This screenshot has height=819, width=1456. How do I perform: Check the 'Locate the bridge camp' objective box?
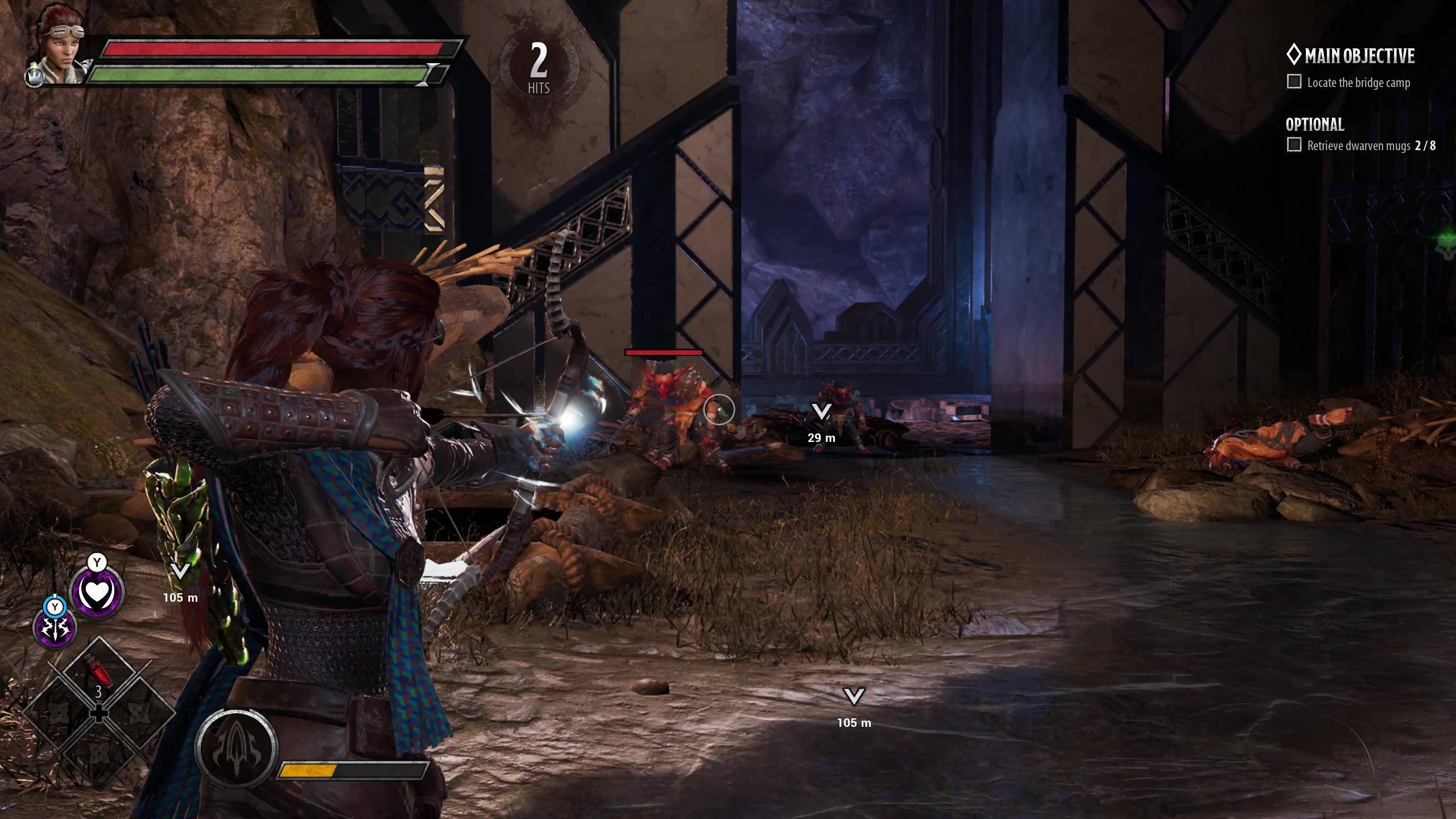click(x=1294, y=82)
